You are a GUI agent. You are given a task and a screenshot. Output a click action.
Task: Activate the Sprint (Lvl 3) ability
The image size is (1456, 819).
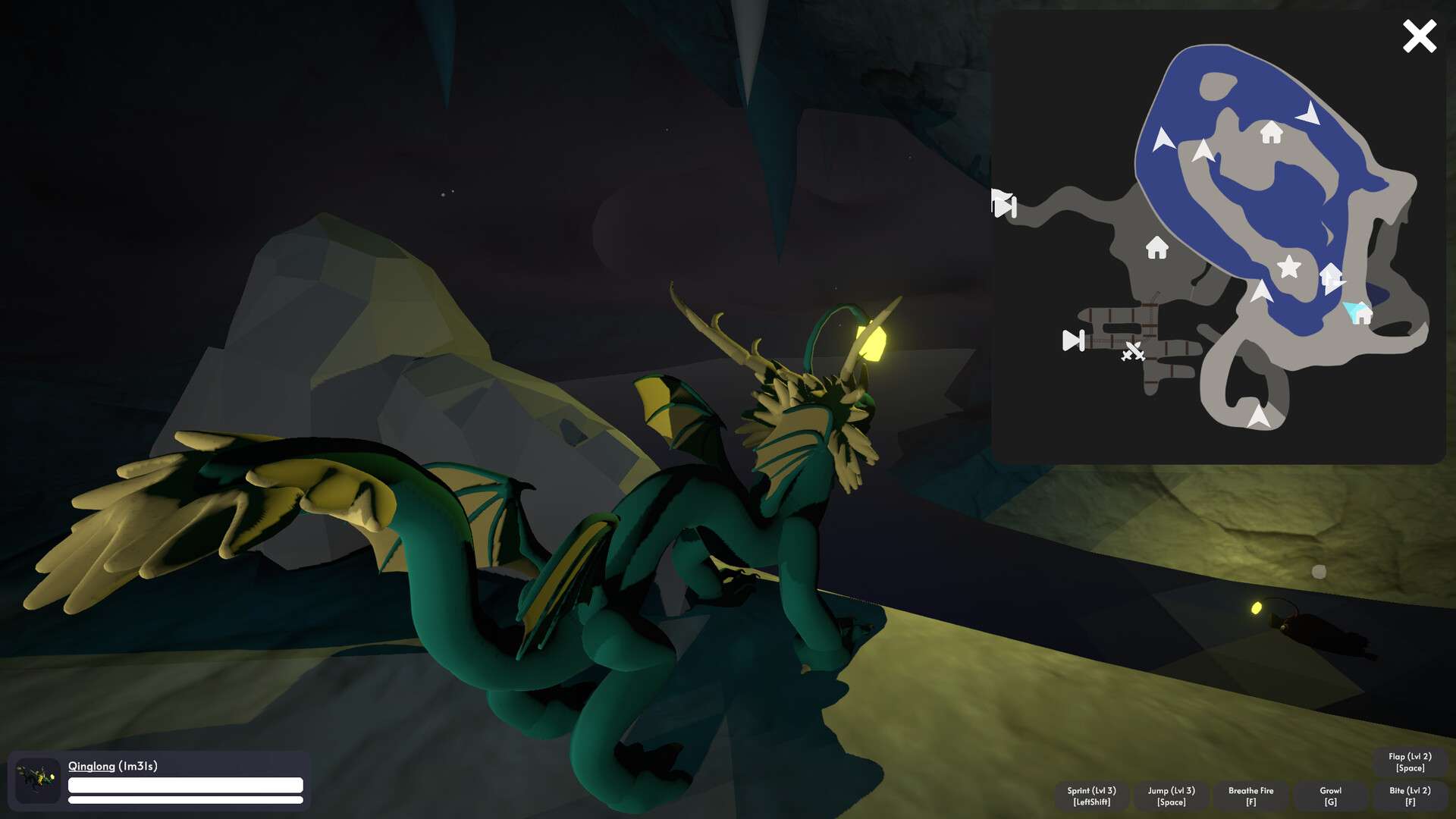pyautogui.click(x=1091, y=796)
